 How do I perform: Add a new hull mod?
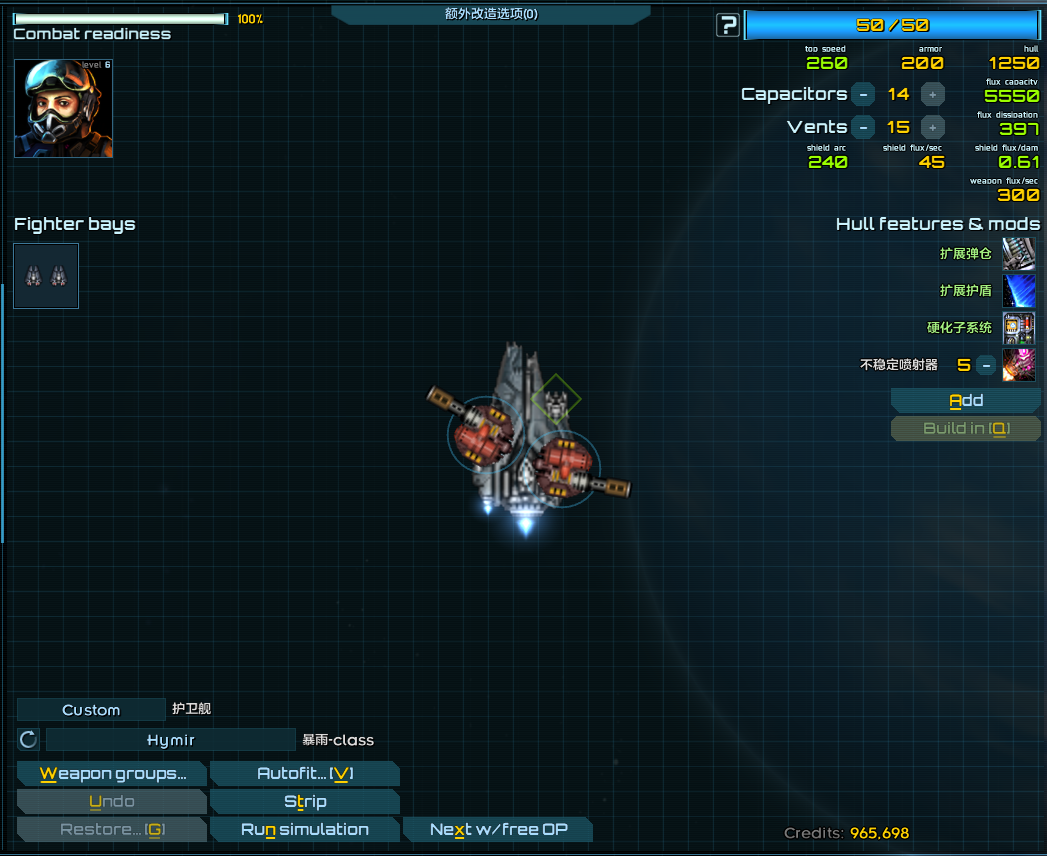point(966,401)
